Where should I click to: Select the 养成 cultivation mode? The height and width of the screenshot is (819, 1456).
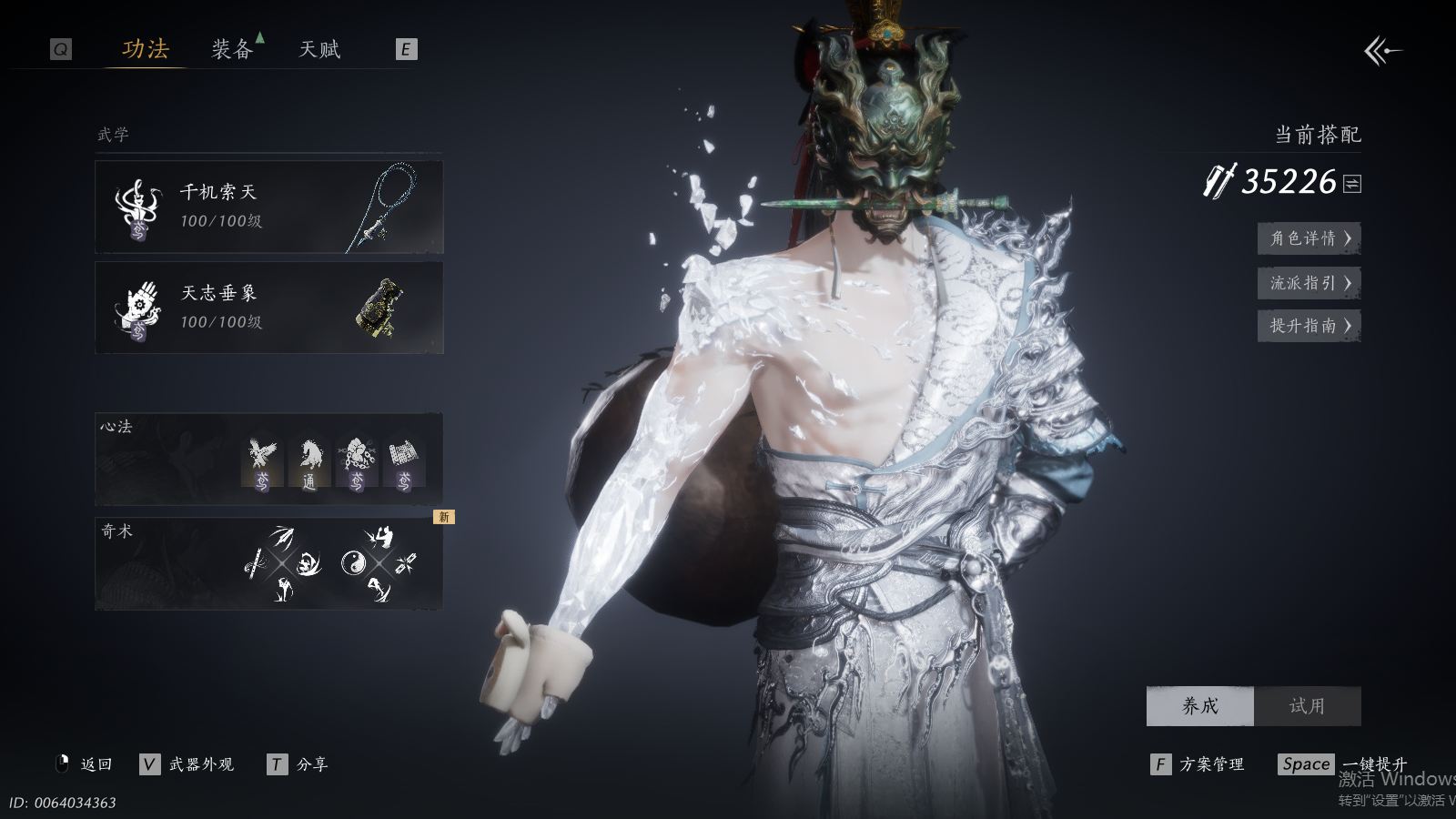tap(1199, 706)
